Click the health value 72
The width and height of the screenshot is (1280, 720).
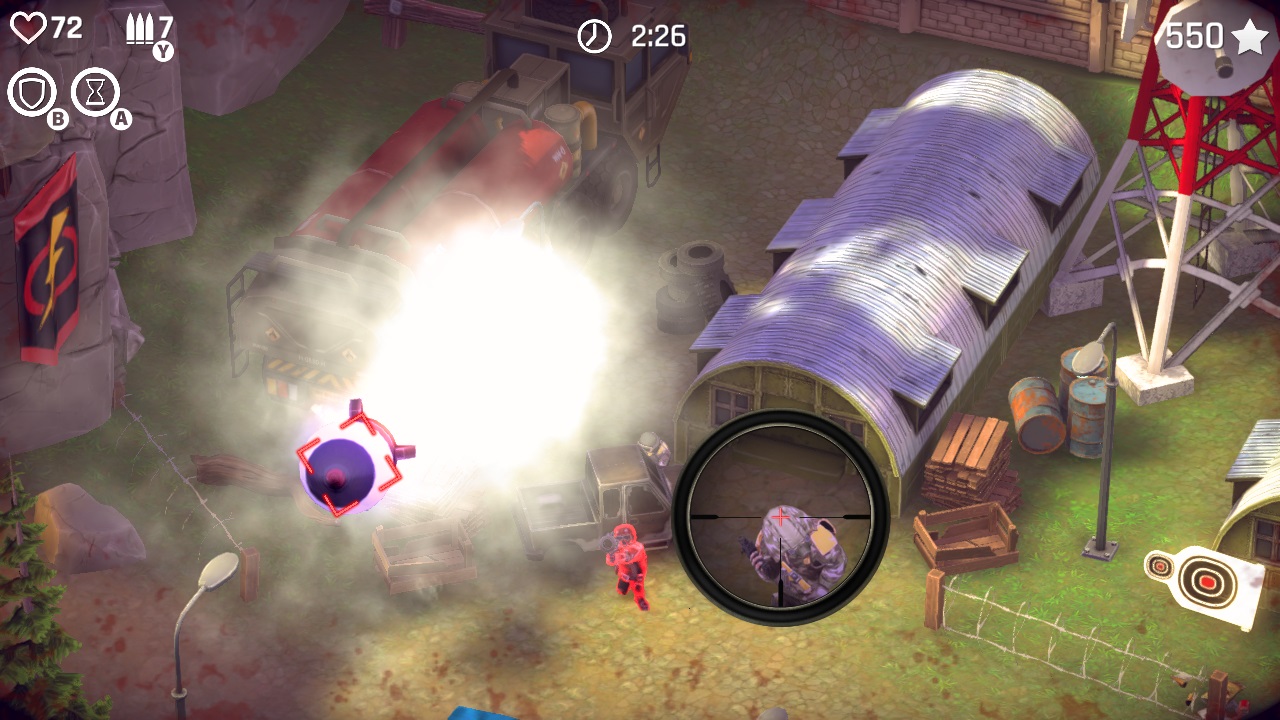66,28
